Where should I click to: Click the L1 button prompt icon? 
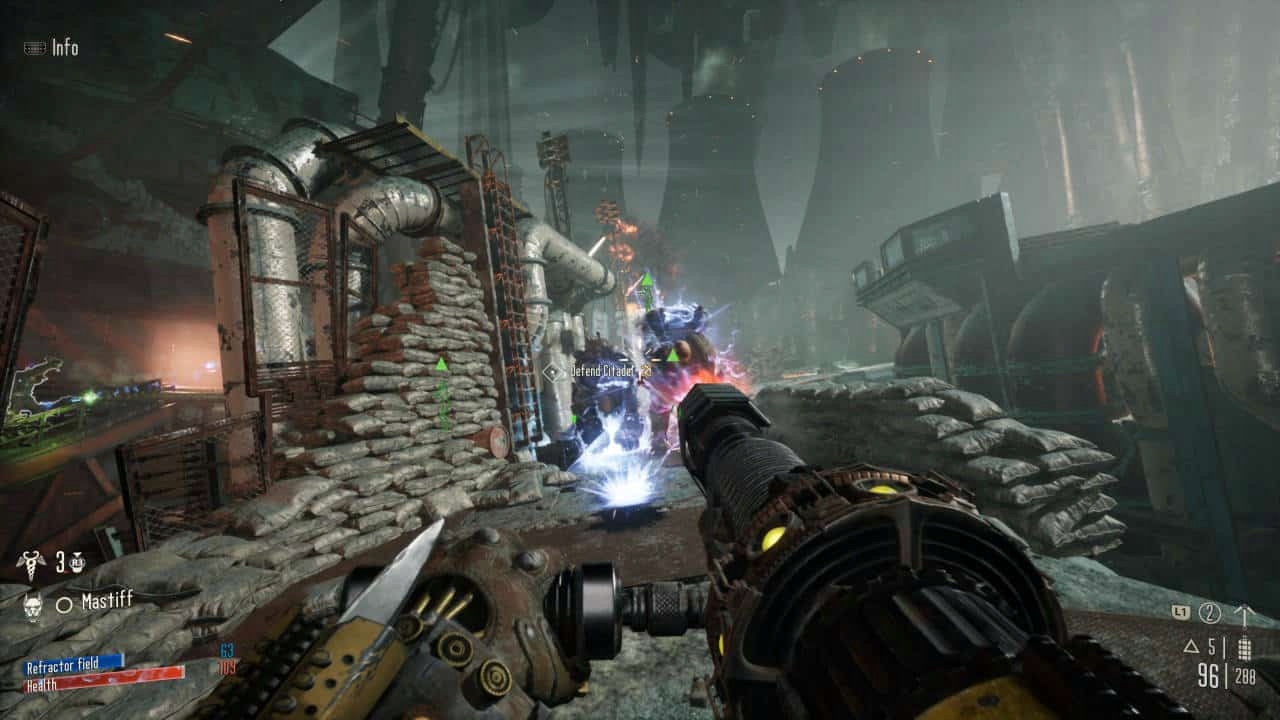tap(1181, 611)
